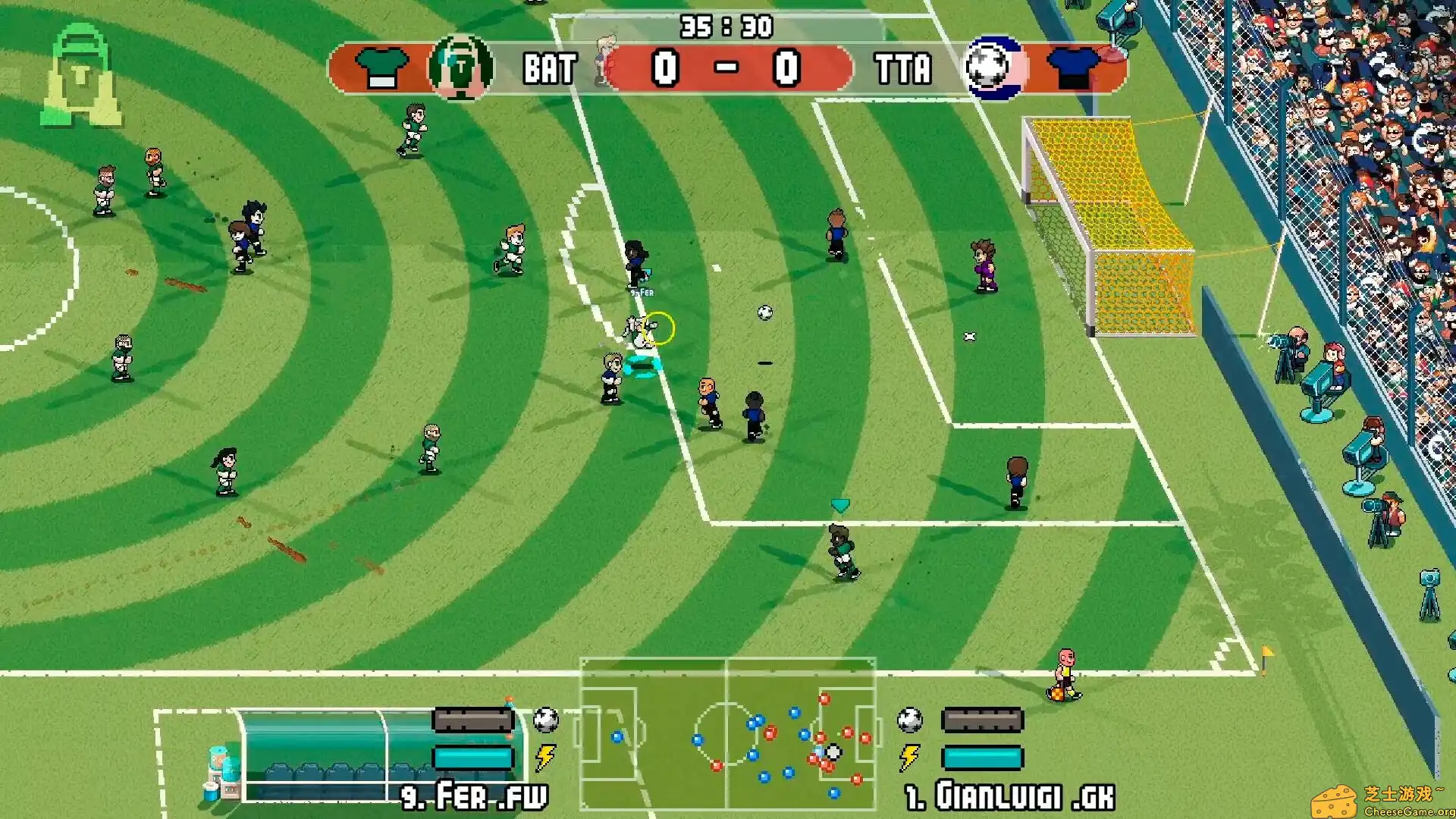Click the green BAT team emblem
The image size is (1456, 819).
(458, 68)
